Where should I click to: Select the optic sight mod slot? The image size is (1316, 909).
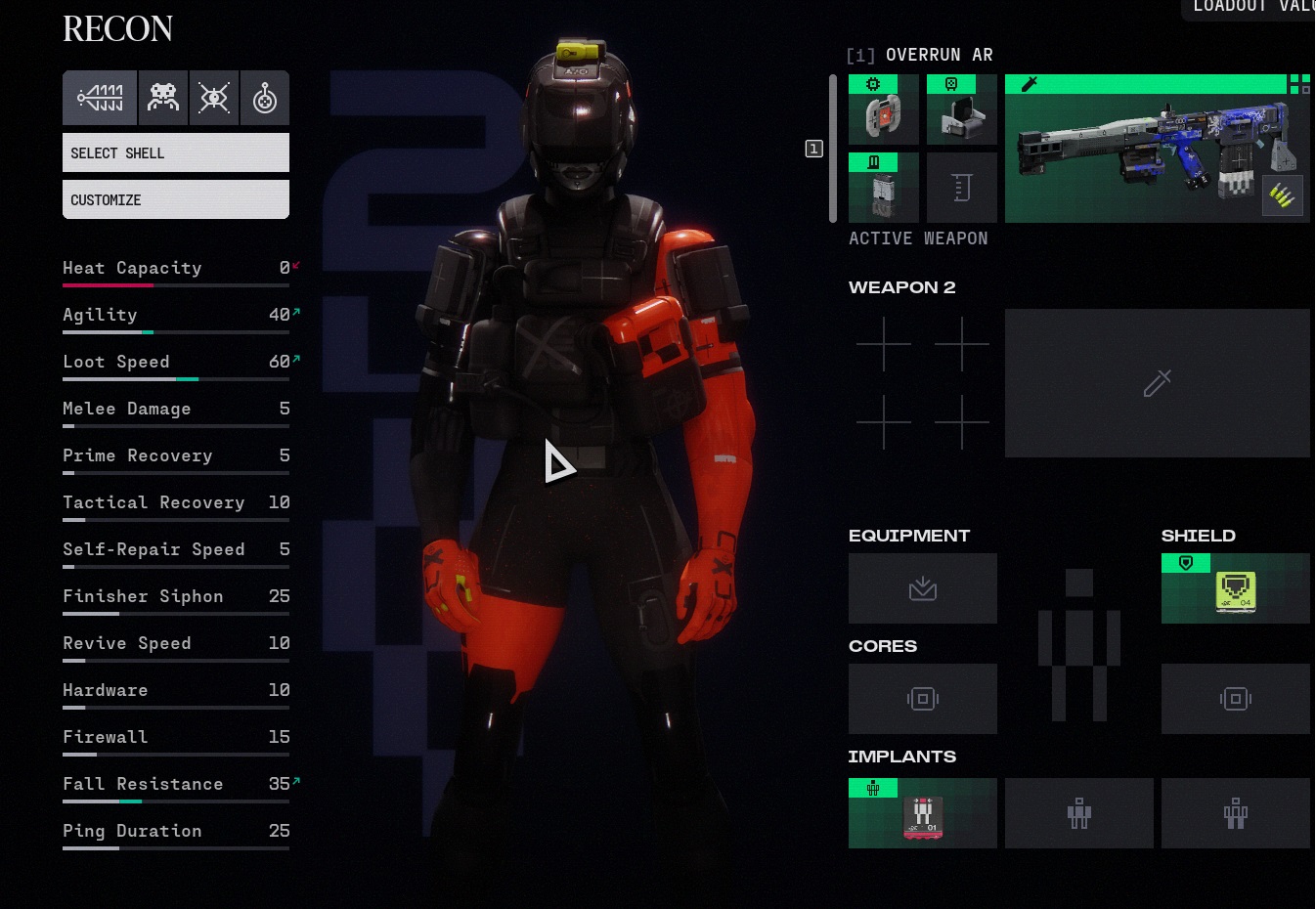pyautogui.click(x=962, y=110)
